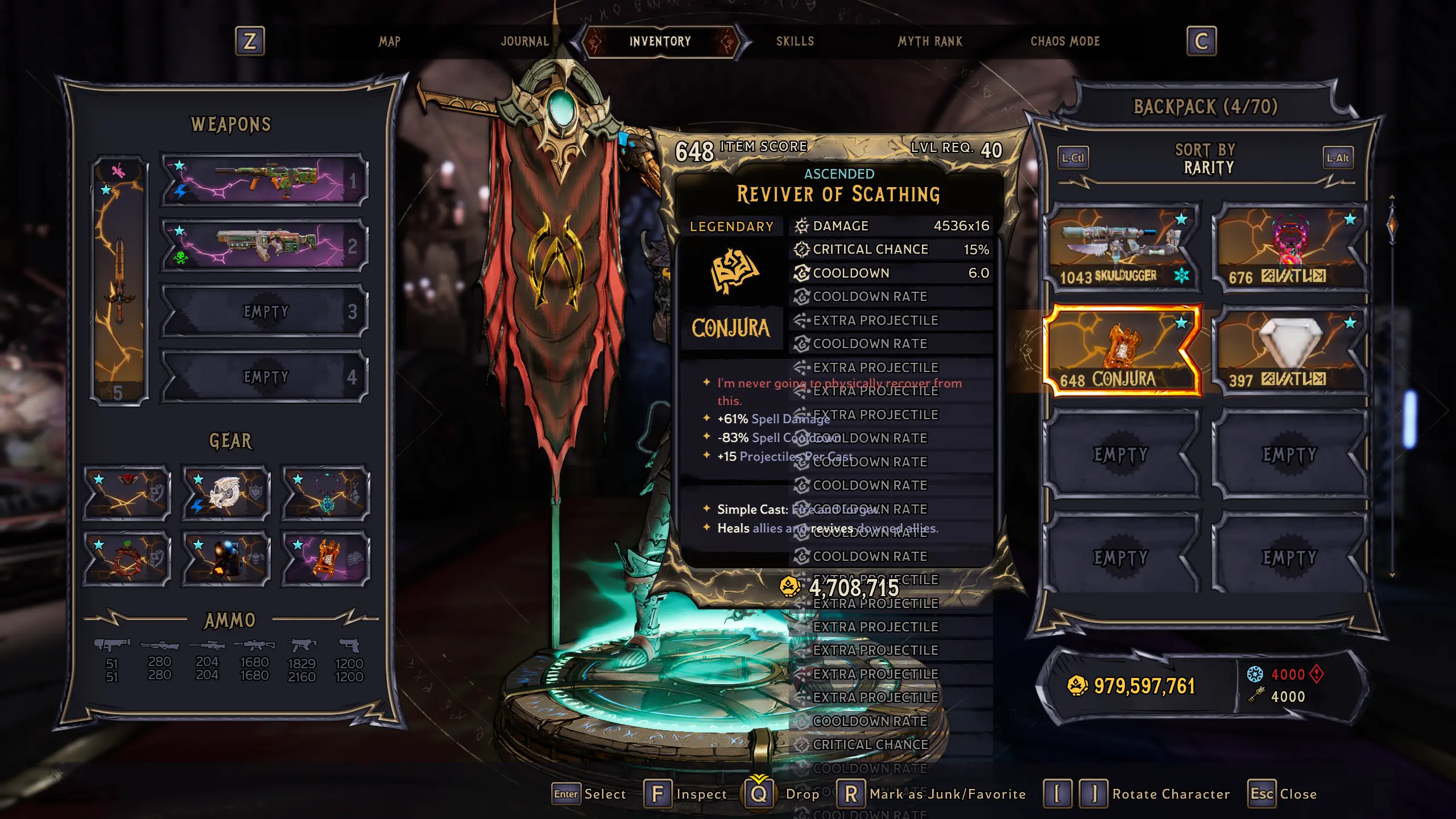This screenshot has width=1456, height=819.
Task: Select weapon slot 1 assault rifle
Action: (x=264, y=180)
